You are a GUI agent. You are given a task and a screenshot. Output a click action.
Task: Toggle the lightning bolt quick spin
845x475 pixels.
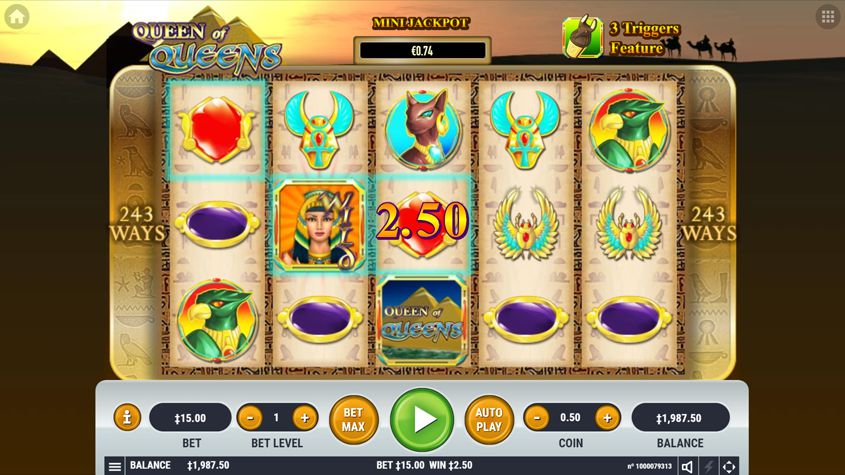[708, 466]
